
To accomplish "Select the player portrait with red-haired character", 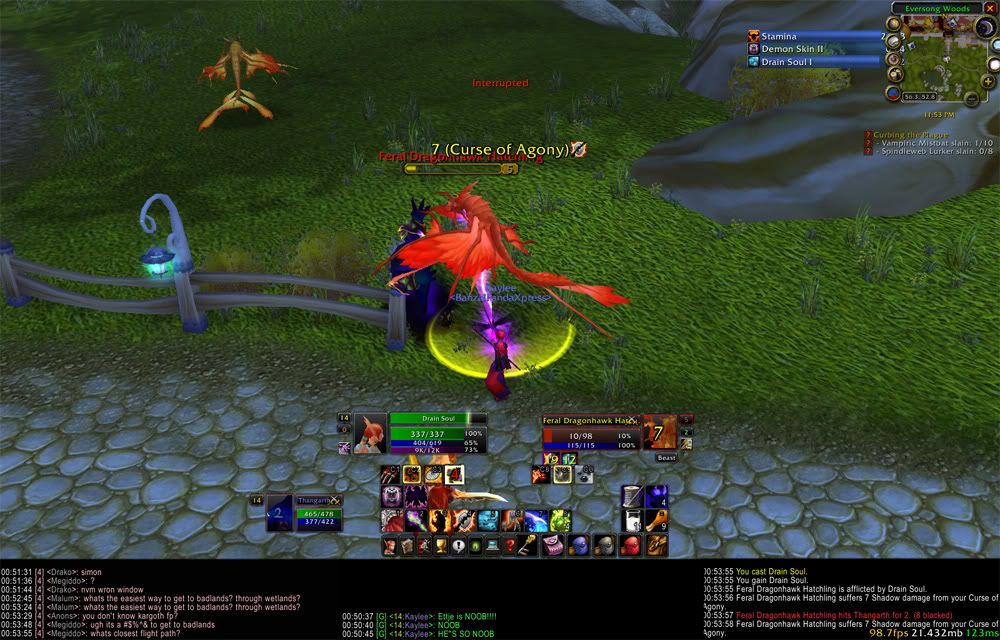I will tap(370, 434).
